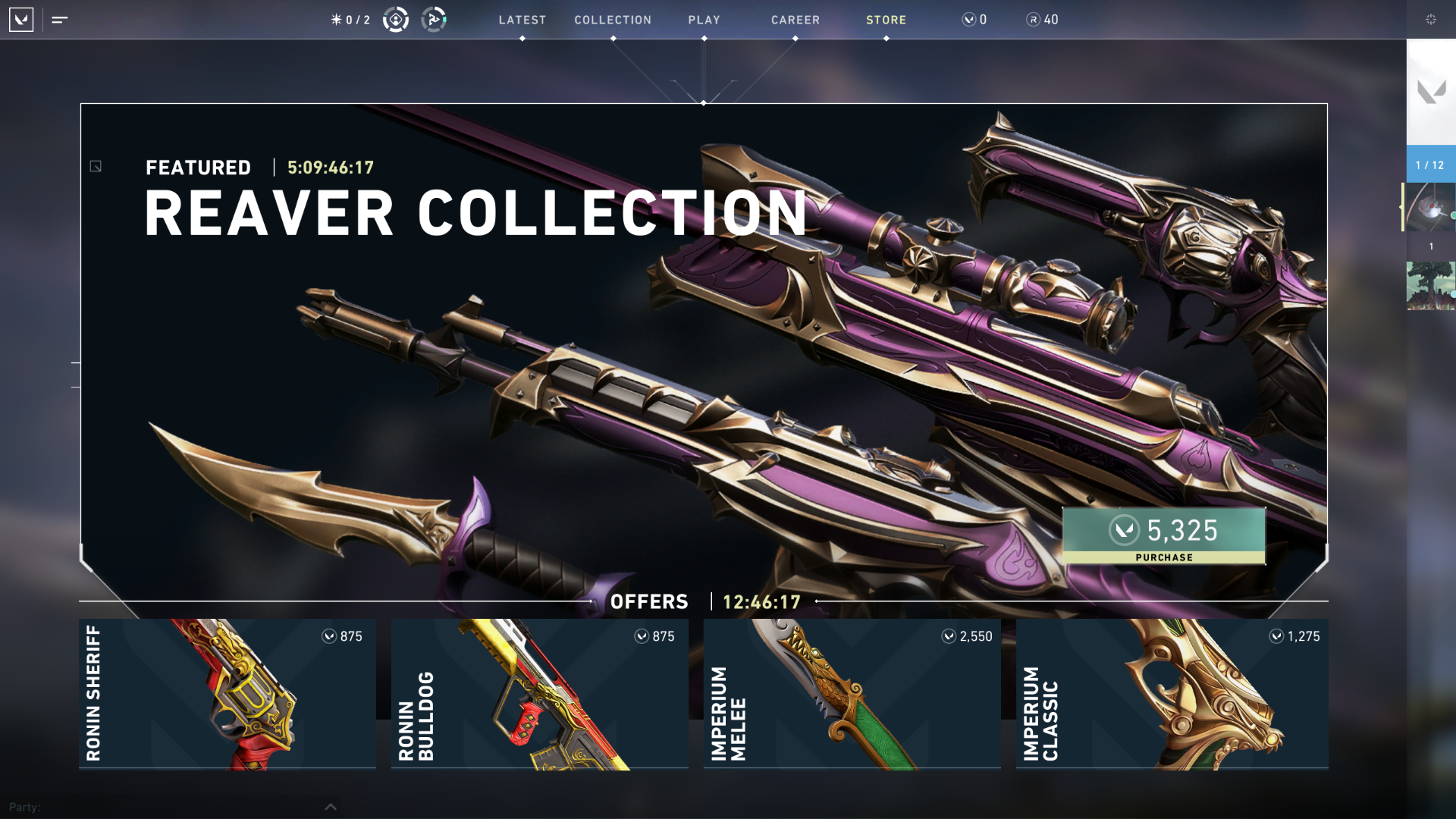Switch to the Latest tab
The image size is (1456, 819).
522,20
